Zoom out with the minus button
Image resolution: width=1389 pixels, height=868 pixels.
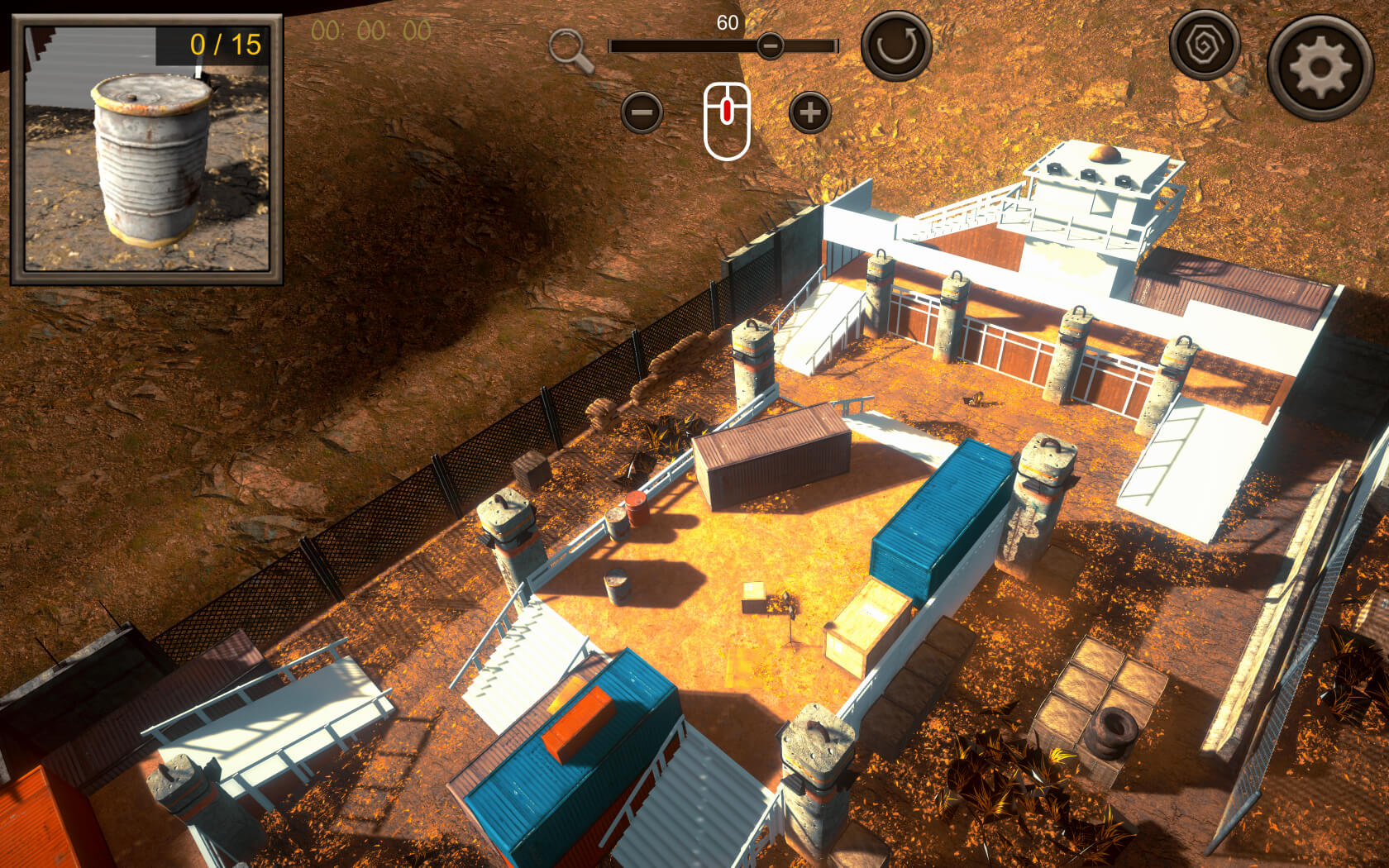click(642, 112)
